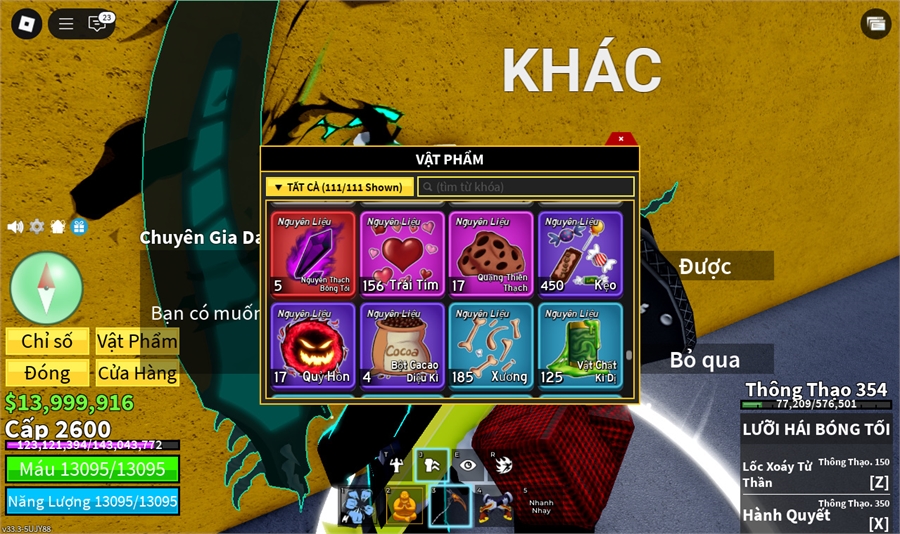This screenshot has height=534, width=900.
Task: Open the Cửa Hàng shop
Action: pyautogui.click(x=137, y=373)
